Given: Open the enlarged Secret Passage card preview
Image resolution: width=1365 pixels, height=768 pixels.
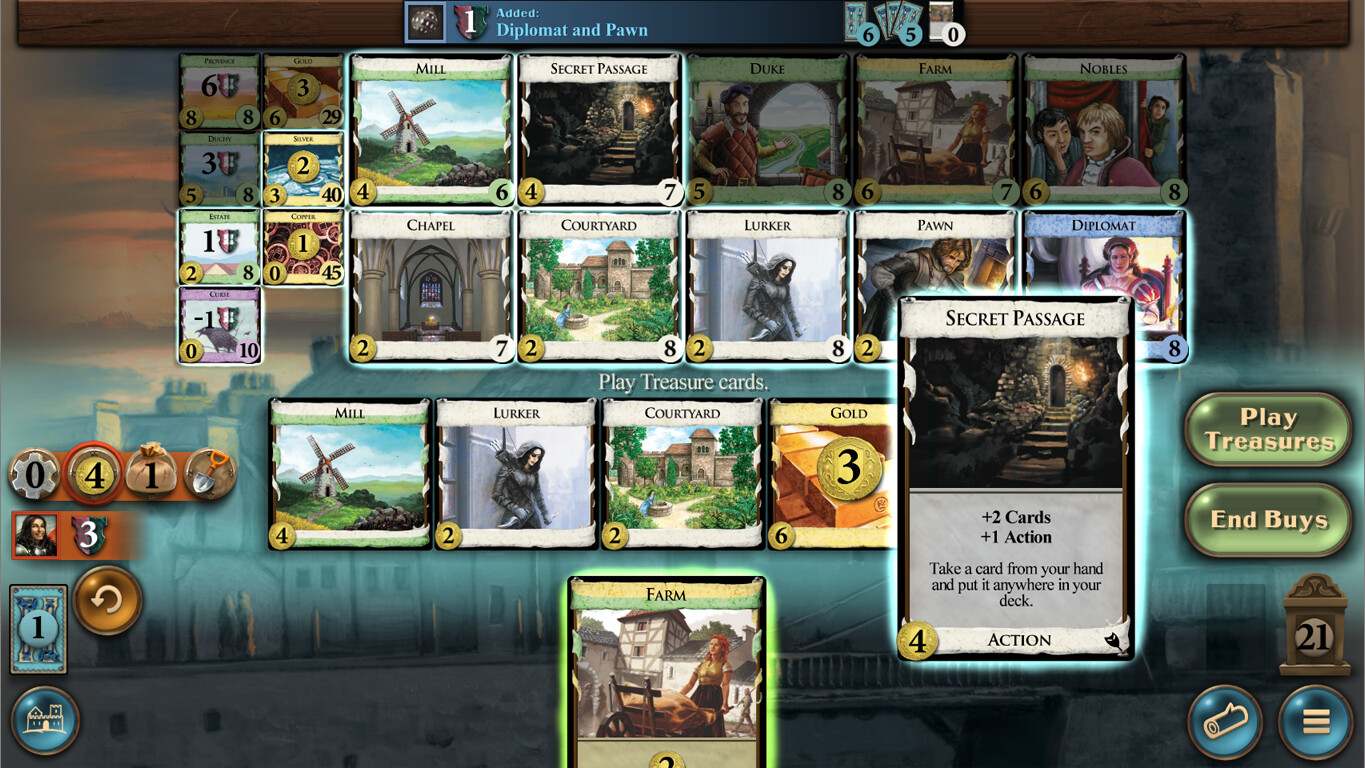Looking at the screenshot, I should 1015,480.
